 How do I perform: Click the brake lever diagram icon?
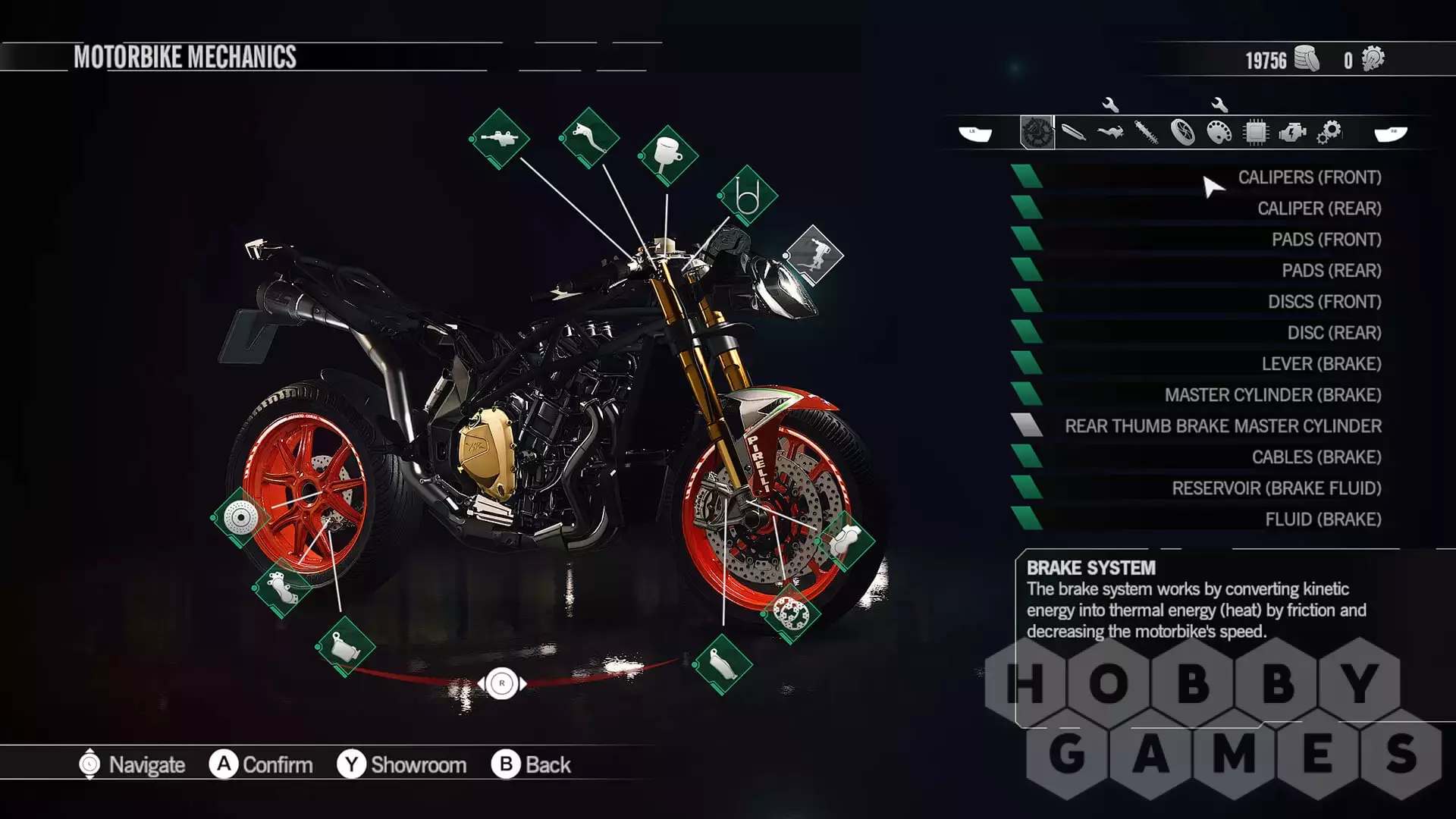(x=590, y=138)
